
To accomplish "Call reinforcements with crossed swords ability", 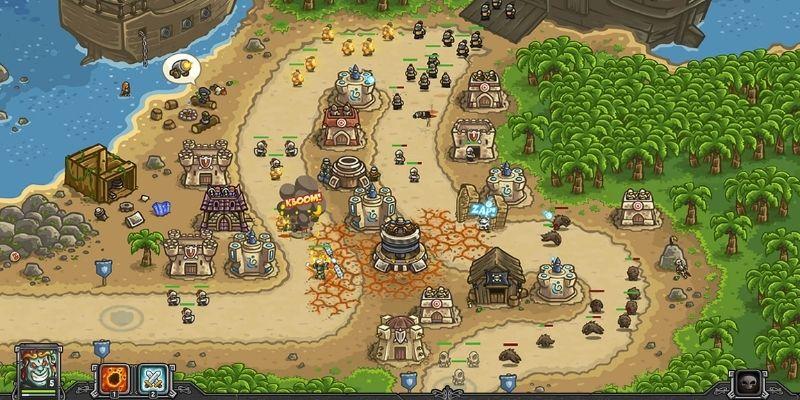I will tap(154, 378).
